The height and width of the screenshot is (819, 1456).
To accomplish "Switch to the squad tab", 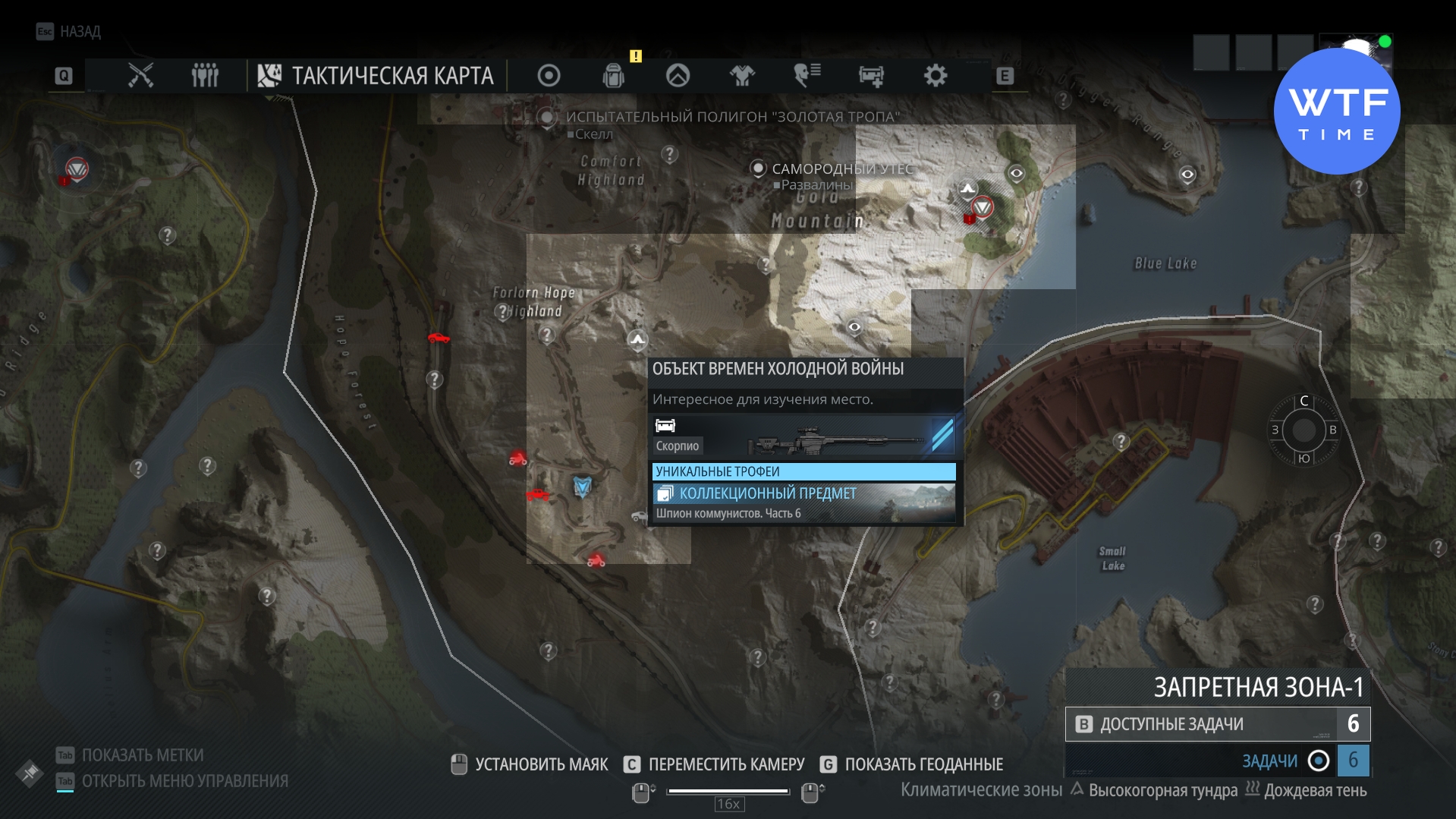I will click(x=205, y=75).
